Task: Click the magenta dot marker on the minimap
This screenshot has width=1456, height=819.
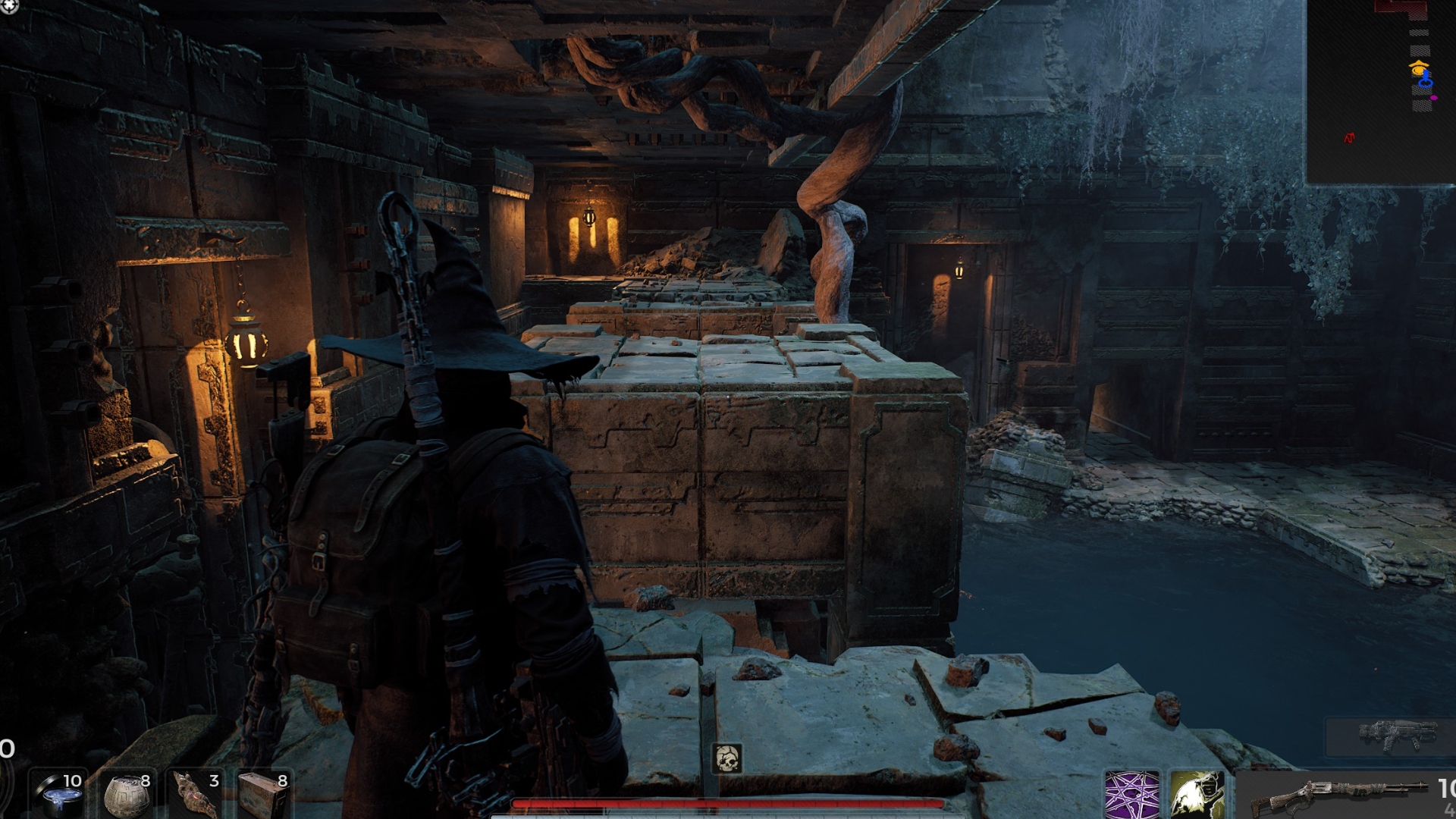Action: (1434, 98)
